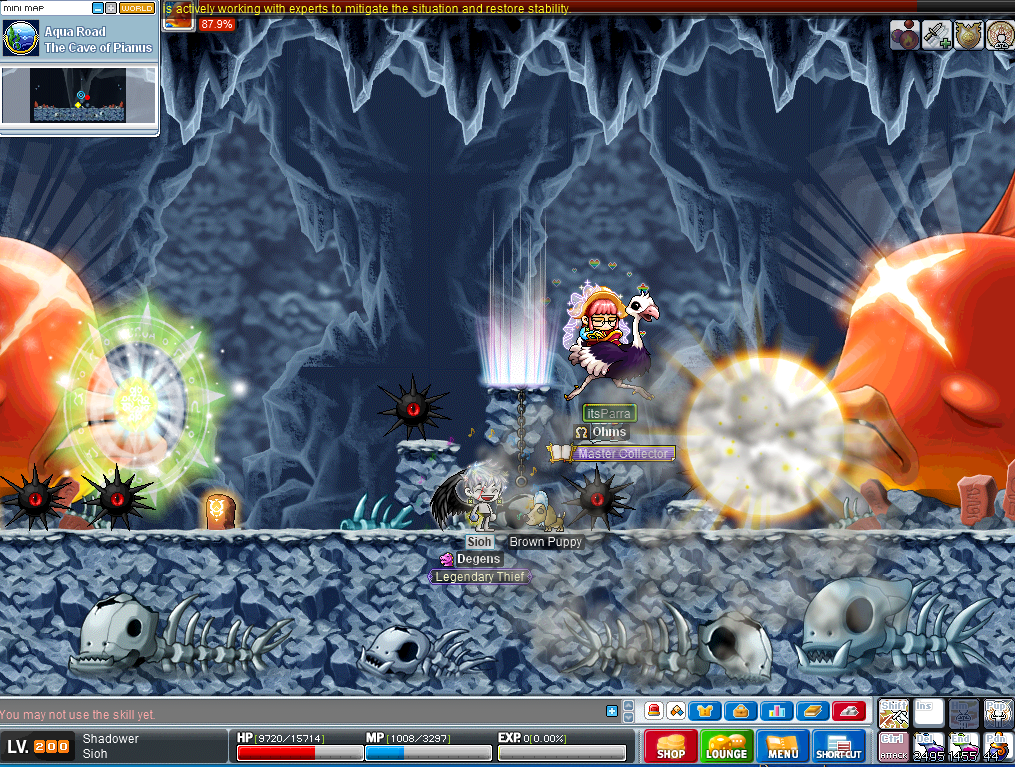Minimize the mini map with the minus button
This screenshot has width=1015, height=767.
click(97, 8)
